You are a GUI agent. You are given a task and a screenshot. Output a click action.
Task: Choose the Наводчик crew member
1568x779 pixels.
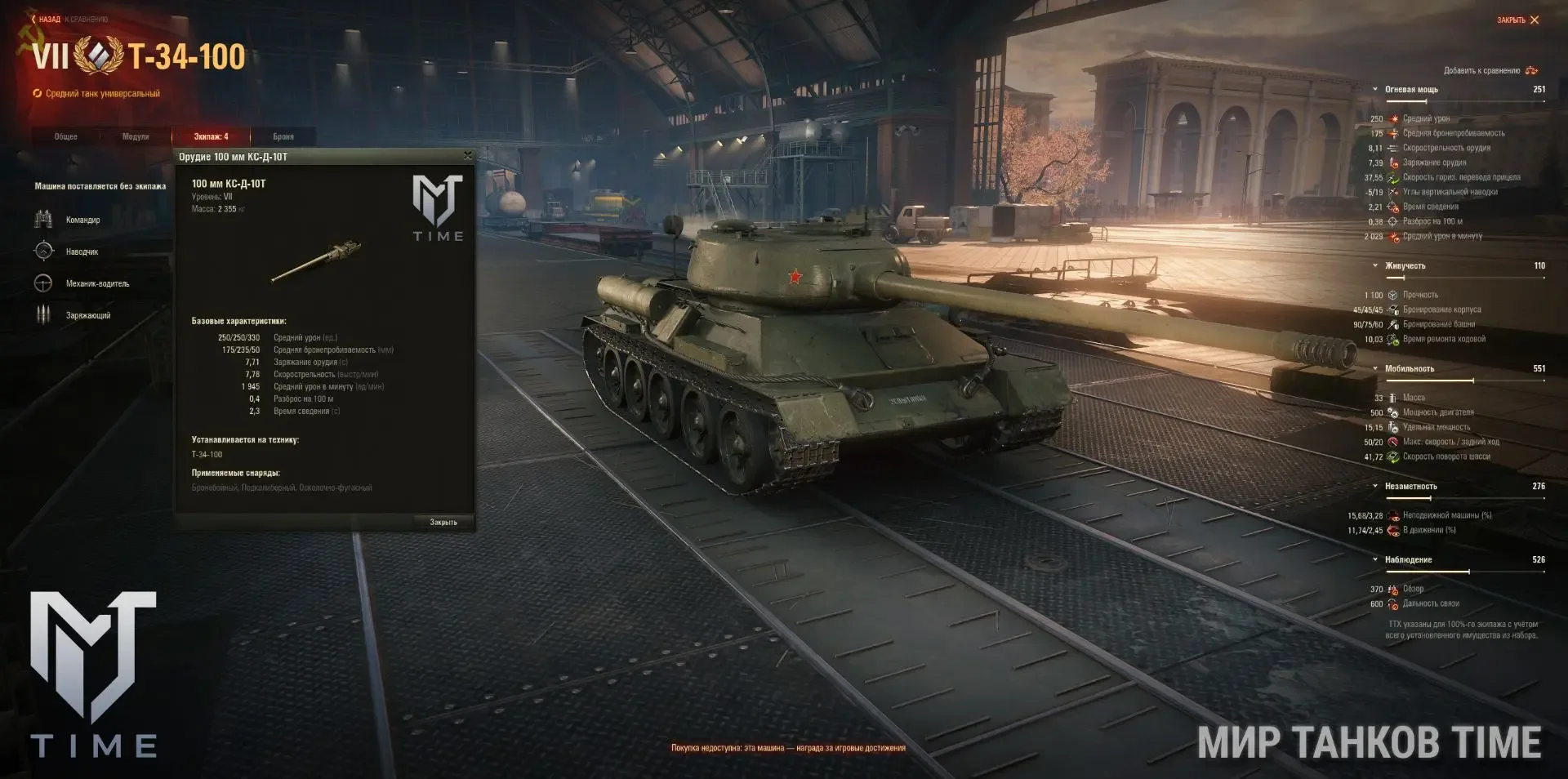coord(82,252)
